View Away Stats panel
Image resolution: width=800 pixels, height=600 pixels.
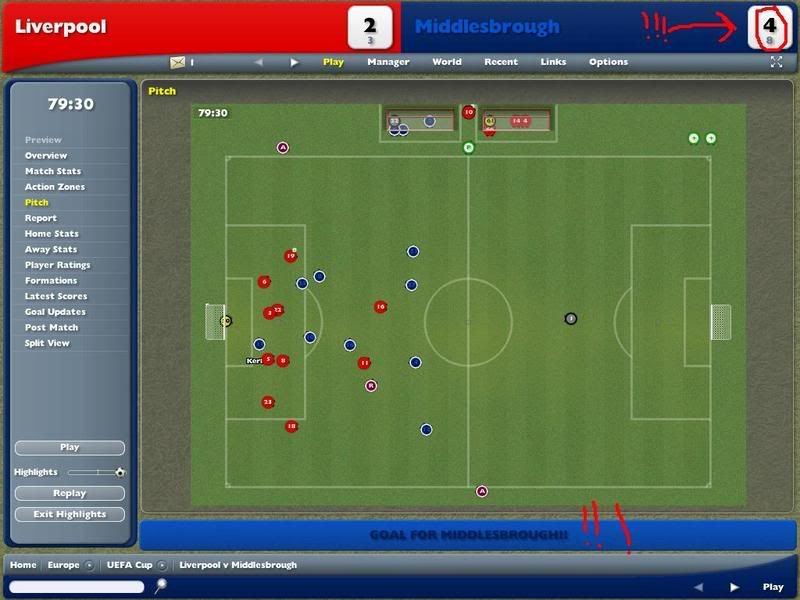[x=51, y=250]
